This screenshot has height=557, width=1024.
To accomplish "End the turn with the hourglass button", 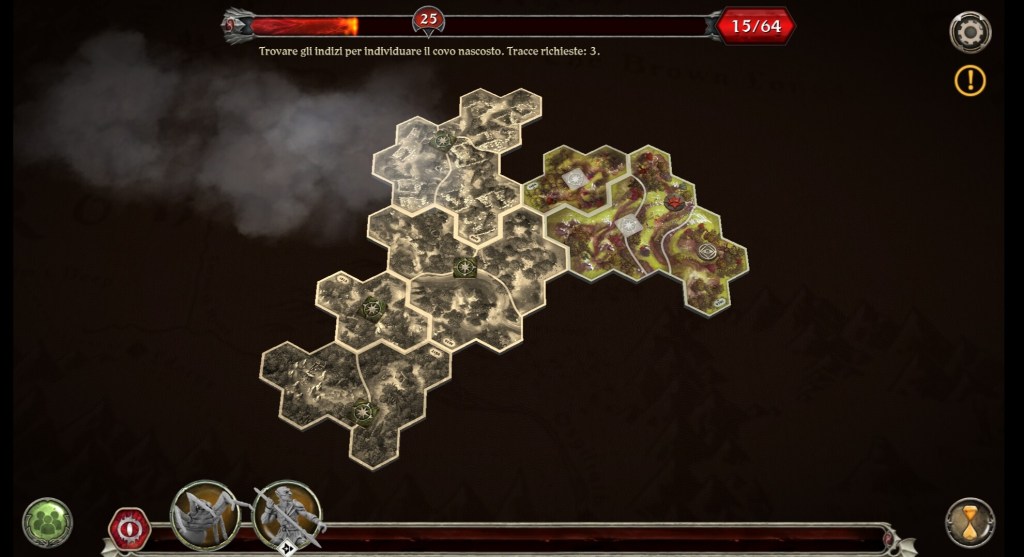I will [x=969, y=522].
